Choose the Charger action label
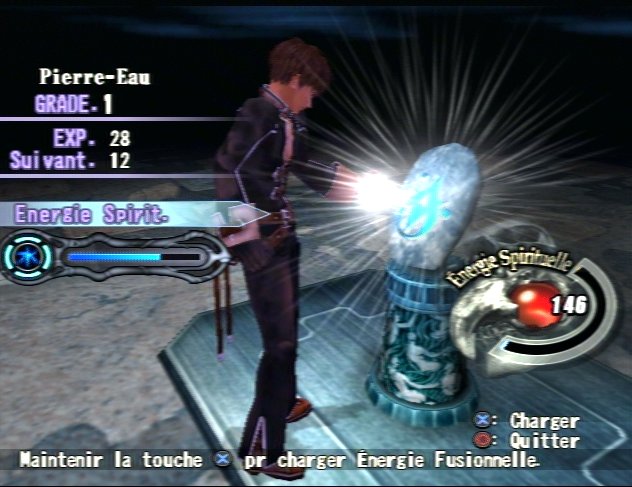This screenshot has height=487, width=632. pyautogui.click(x=543, y=421)
